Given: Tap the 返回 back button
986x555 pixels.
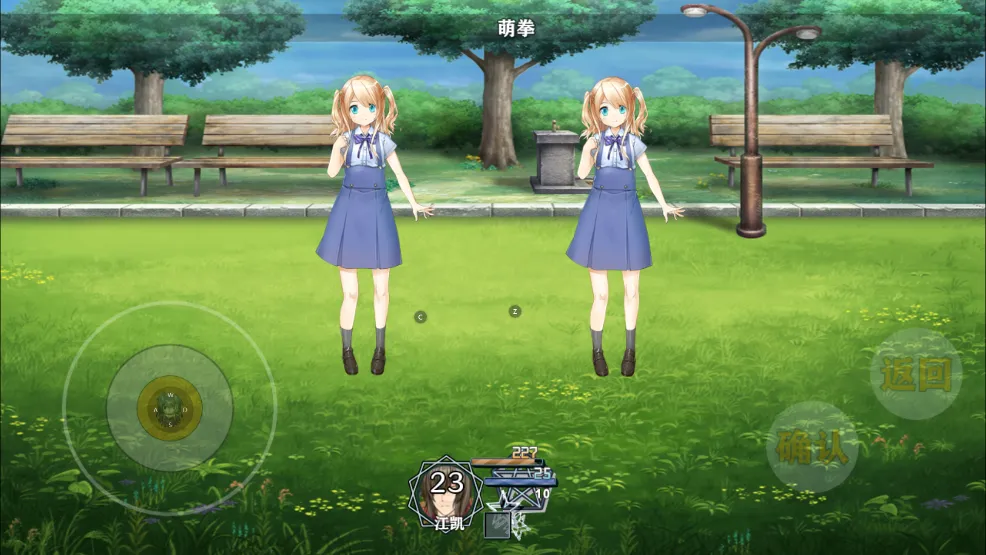Looking at the screenshot, I should coord(916,374).
